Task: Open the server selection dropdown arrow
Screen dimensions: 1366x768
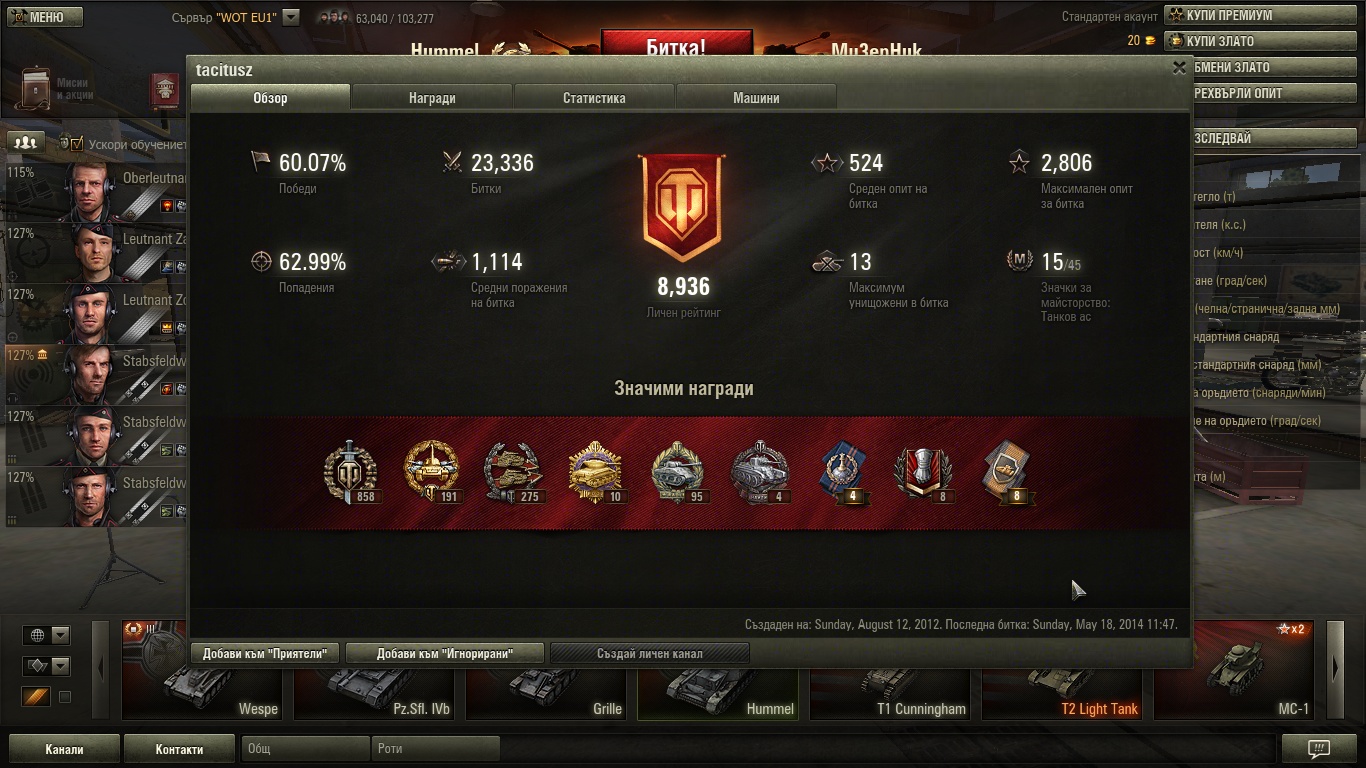Action: [x=291, y=17]
